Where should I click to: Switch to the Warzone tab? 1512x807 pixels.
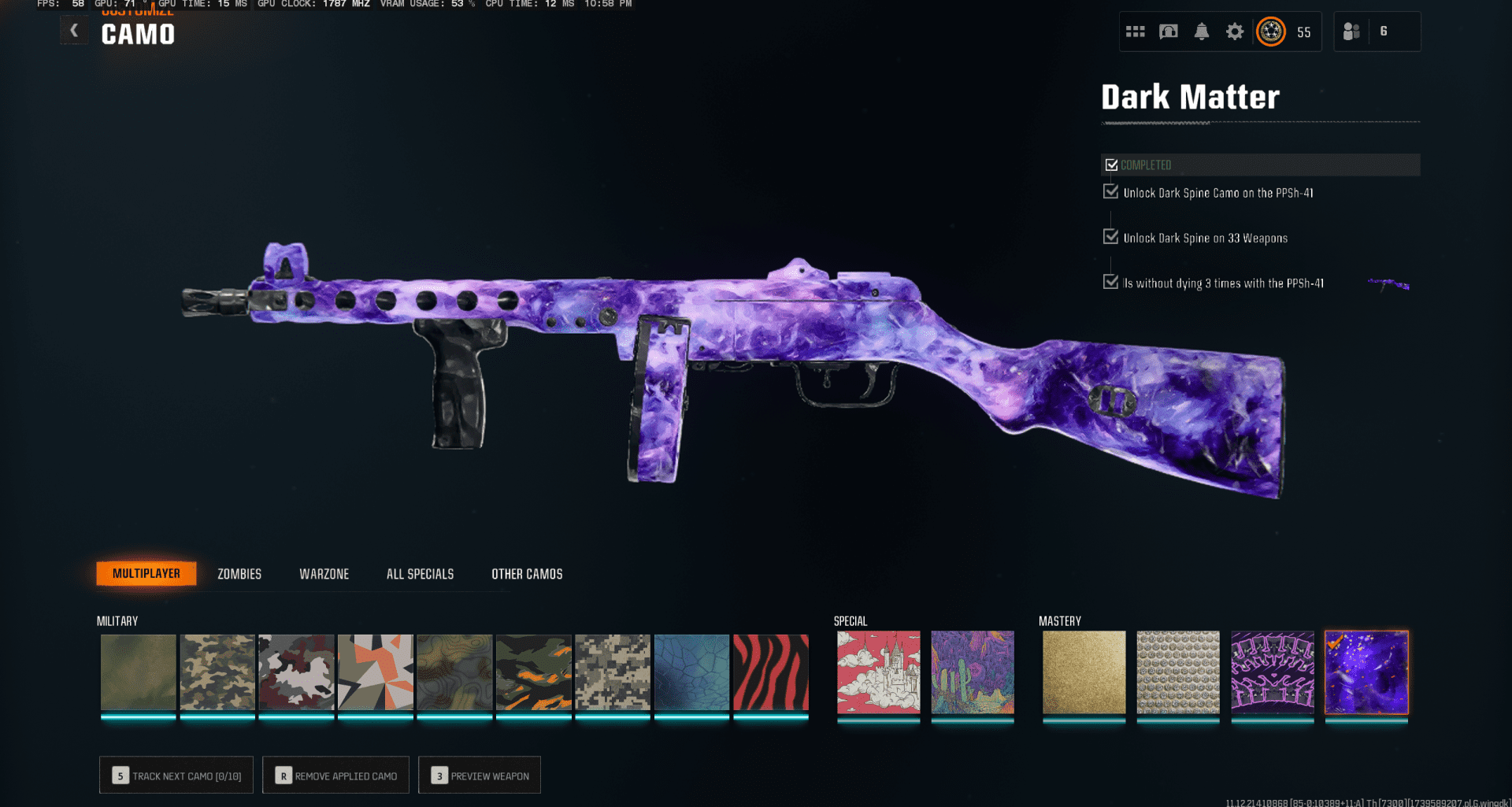pos(324,573)
